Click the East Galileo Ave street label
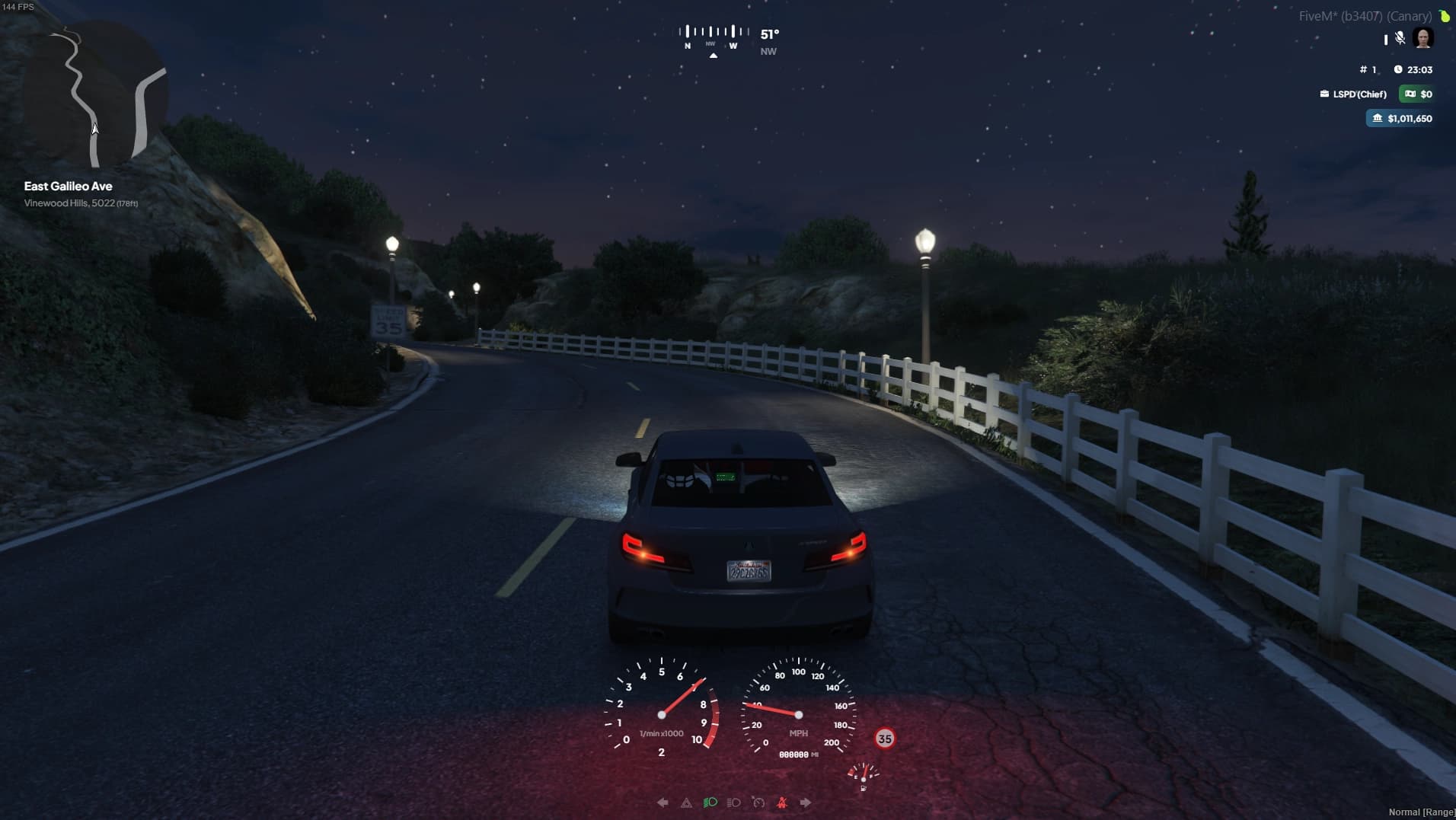 pos(67,185)
